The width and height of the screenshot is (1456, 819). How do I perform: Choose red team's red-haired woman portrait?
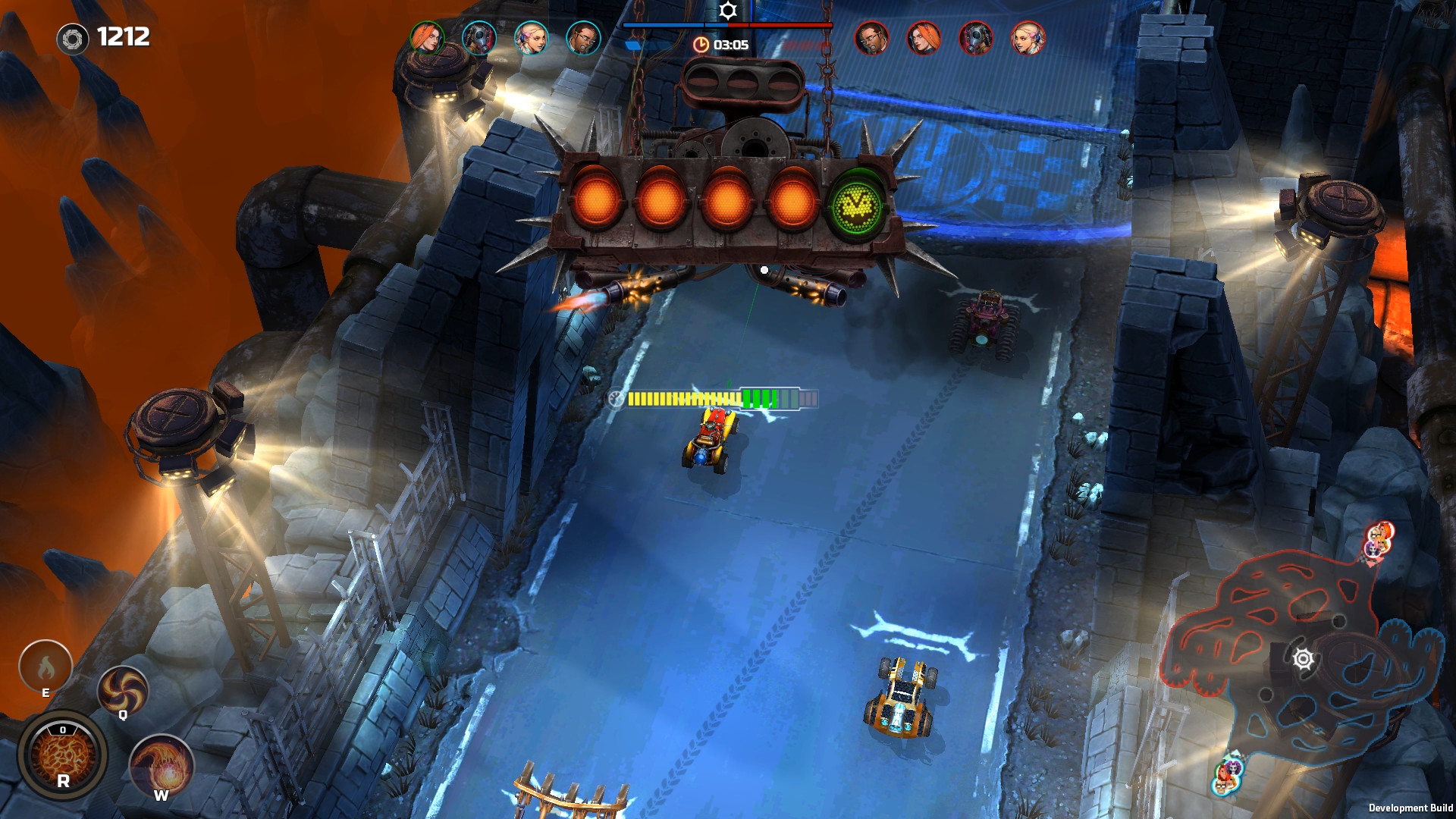coord(924,37)
